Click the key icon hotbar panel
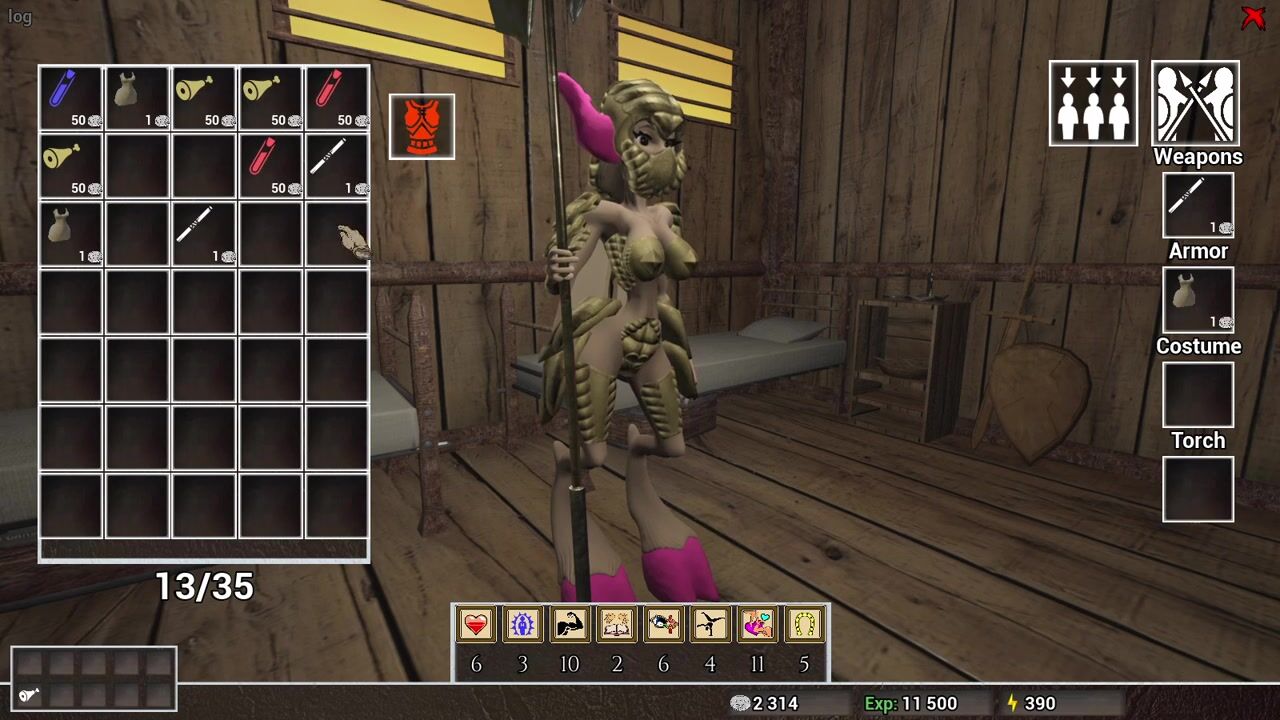 [x=94, y=679]
